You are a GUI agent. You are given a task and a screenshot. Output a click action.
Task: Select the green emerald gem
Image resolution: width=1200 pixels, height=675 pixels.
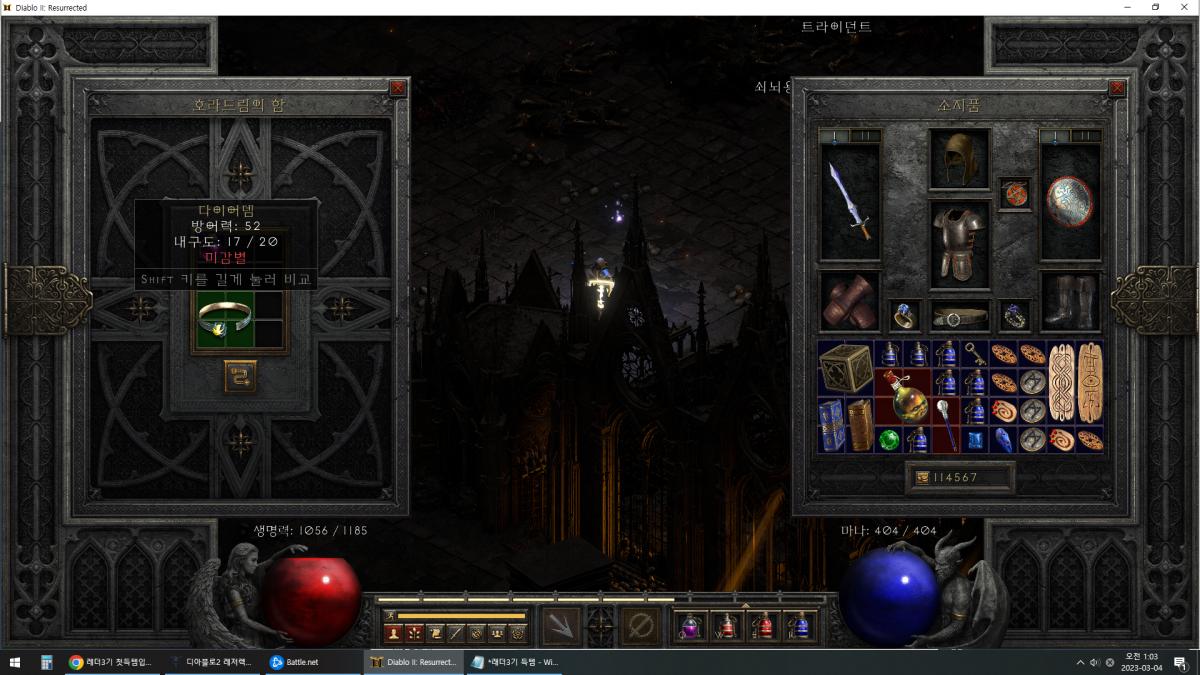(889, 440)
